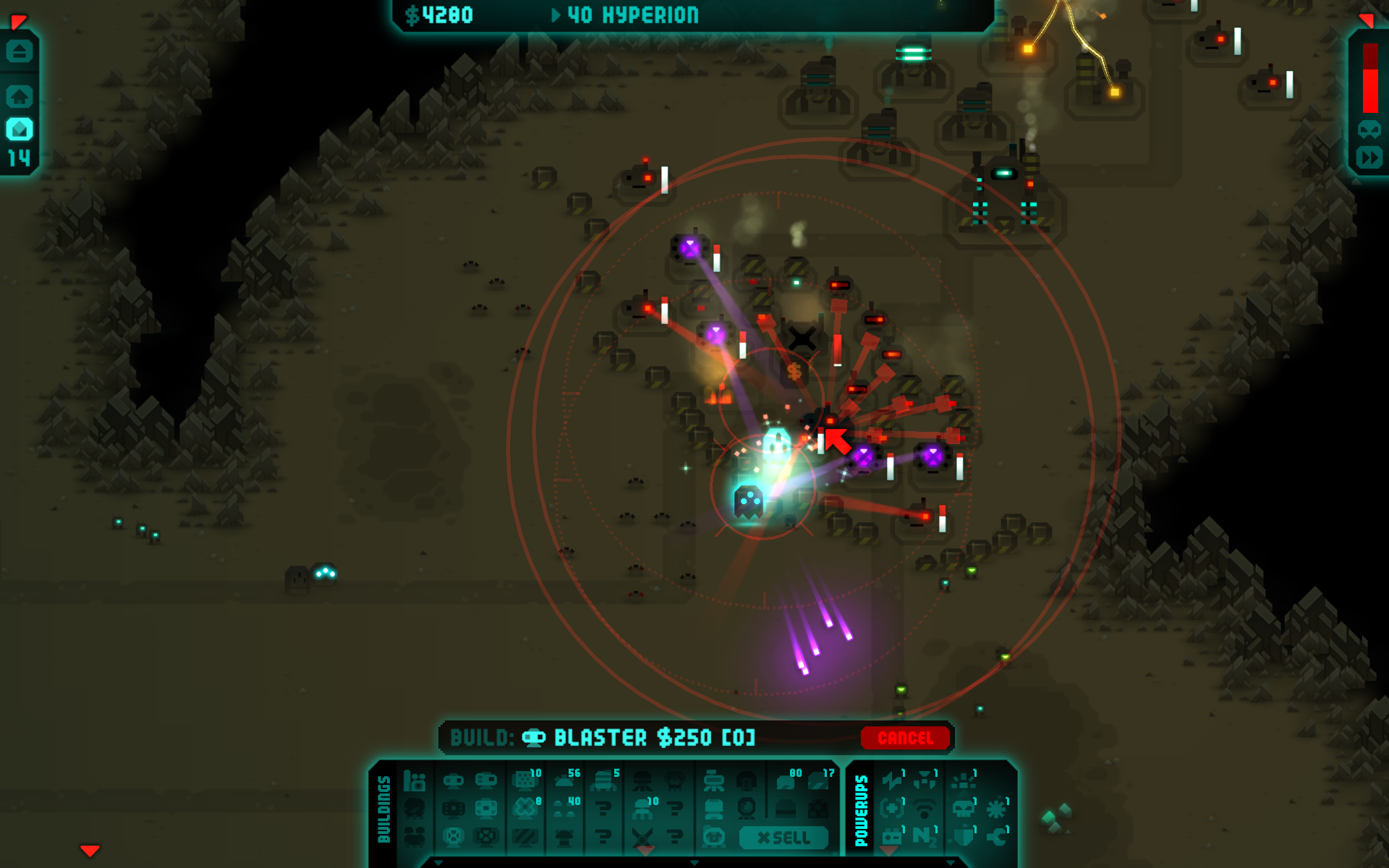Click the eject icon button

point(20,52)
